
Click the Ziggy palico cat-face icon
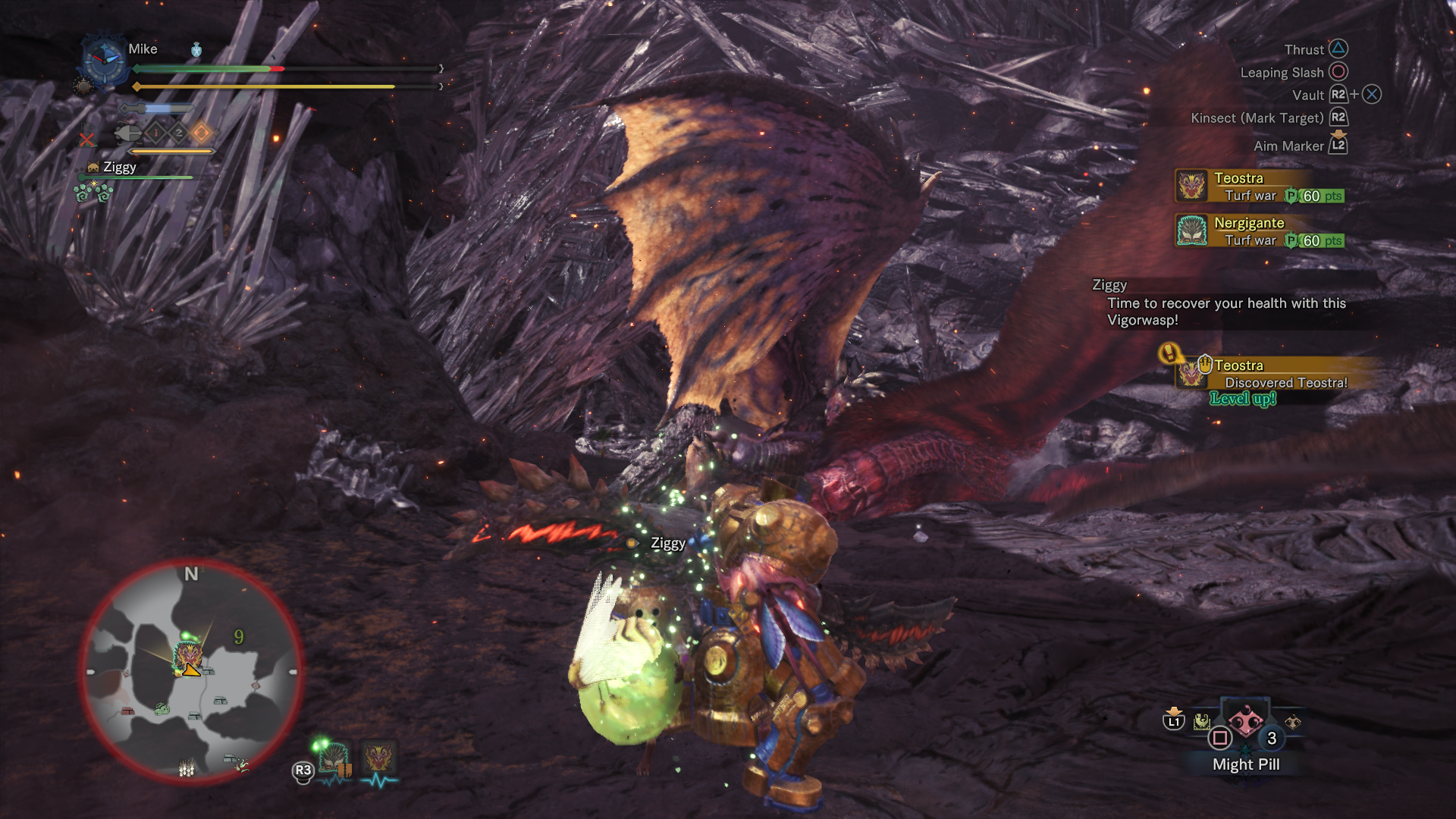coord(93,167)
